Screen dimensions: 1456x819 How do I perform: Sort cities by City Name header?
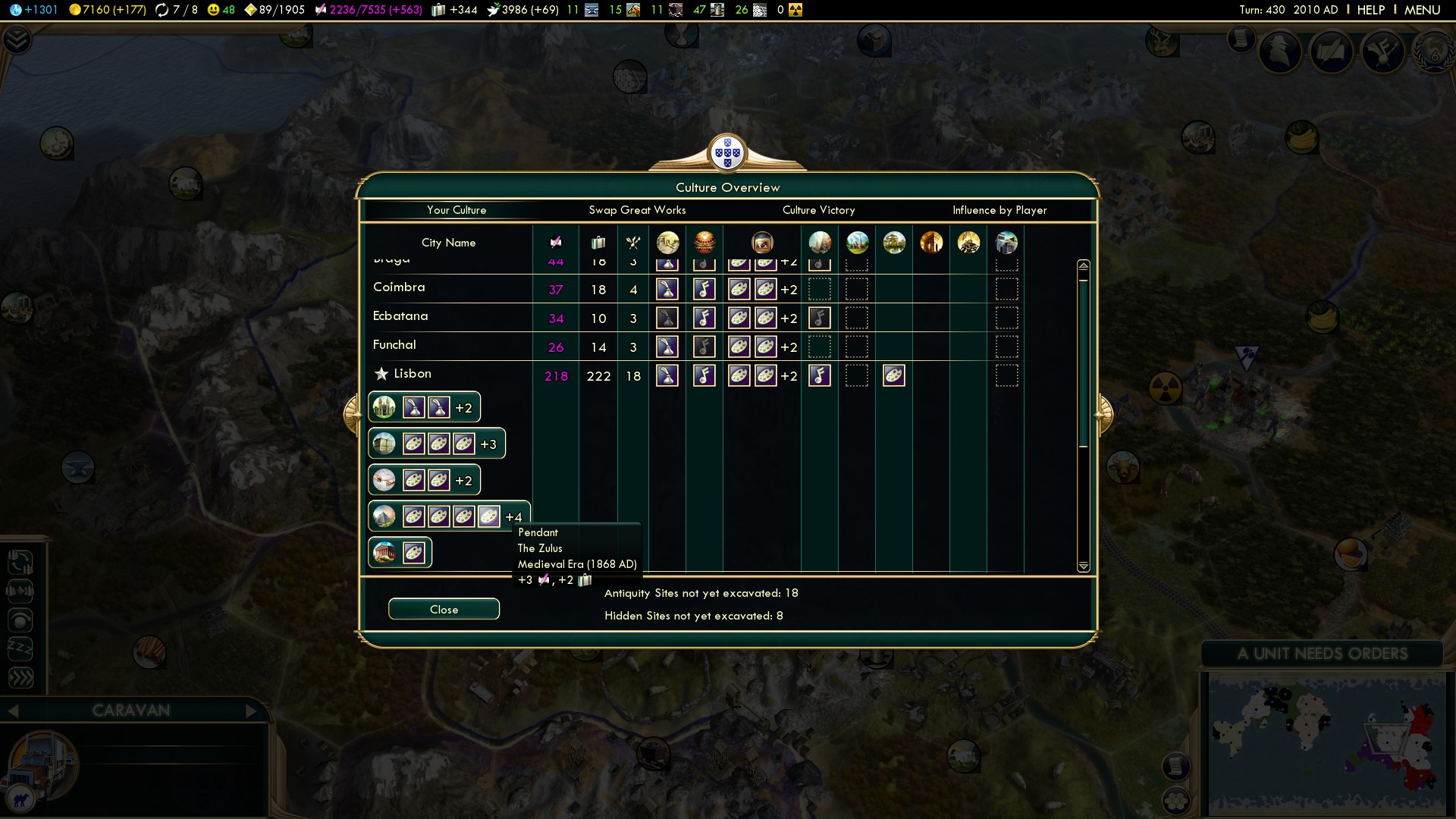tap(448, 243)
